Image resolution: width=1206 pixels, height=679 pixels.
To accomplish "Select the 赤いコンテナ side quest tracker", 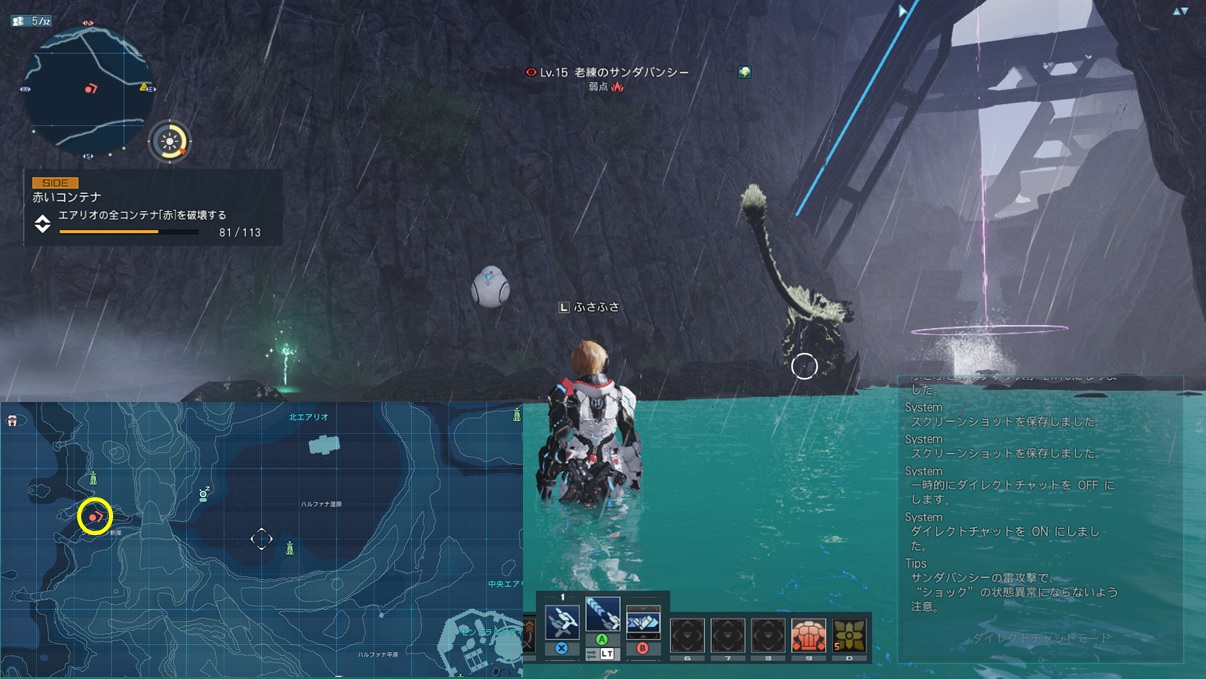I will (x=150, y=207).
